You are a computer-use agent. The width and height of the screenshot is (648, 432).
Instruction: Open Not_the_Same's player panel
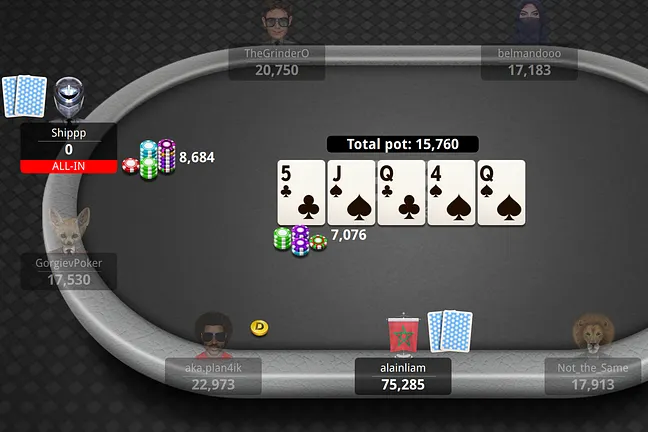pos(593,376)
